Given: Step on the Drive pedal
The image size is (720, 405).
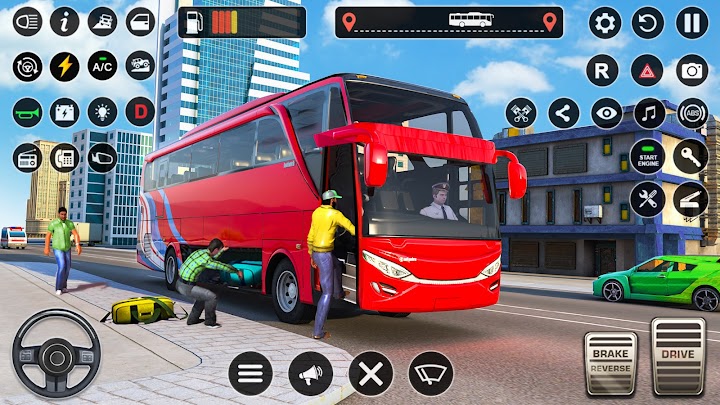Looking at the screenshot, I should (x=679, y=356).
